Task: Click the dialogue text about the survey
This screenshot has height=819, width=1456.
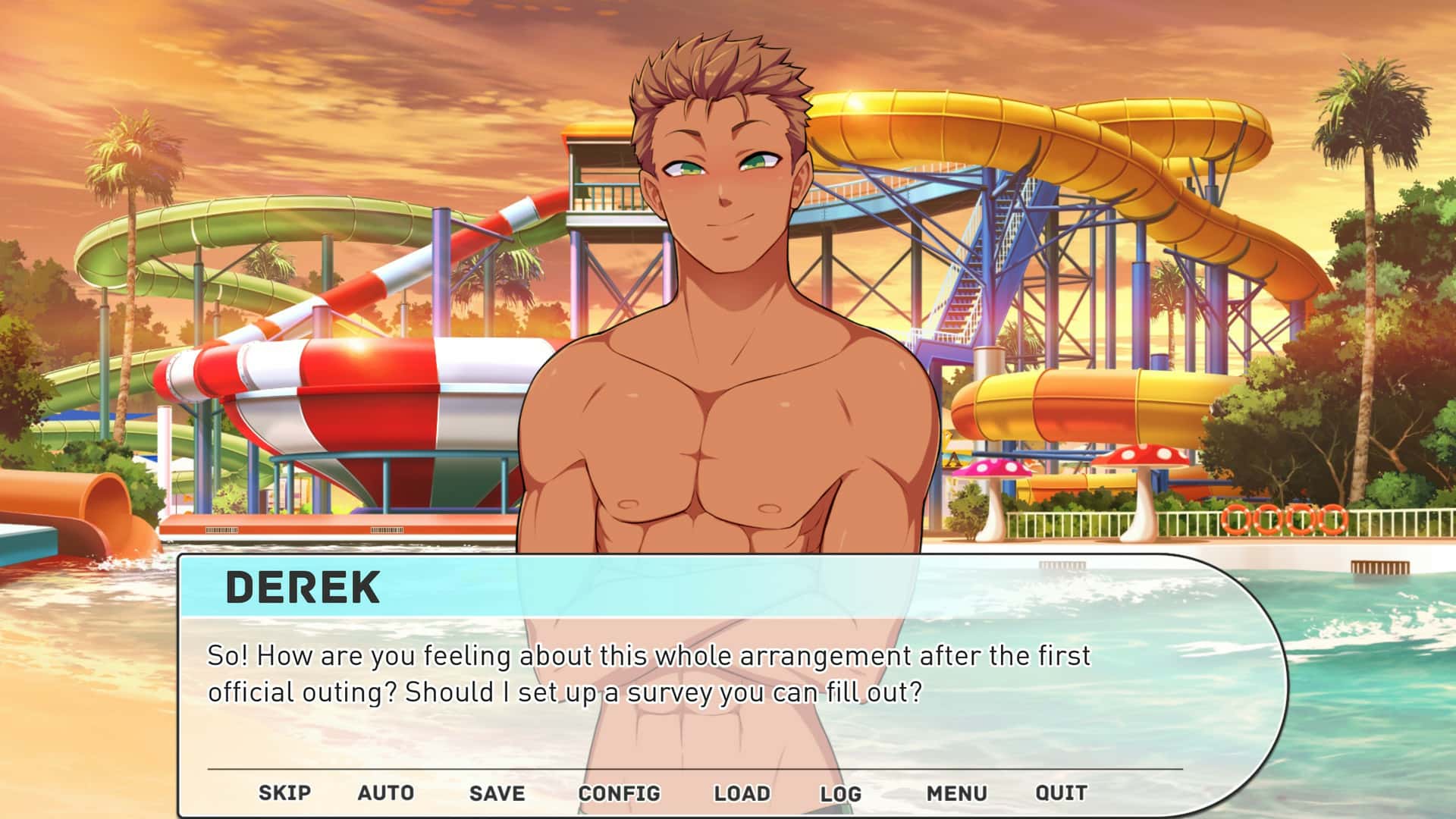Action: tap(652, 671)
